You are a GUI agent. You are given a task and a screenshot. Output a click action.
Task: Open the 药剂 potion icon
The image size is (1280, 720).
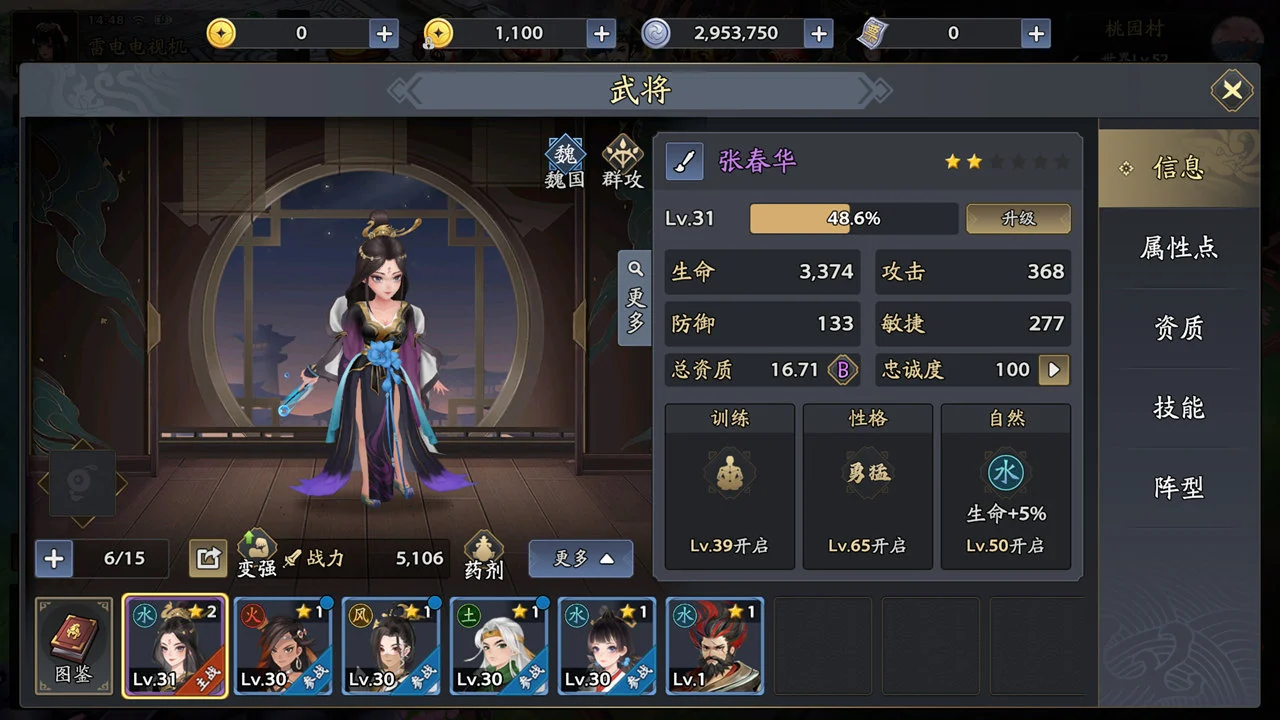[484, 556]
